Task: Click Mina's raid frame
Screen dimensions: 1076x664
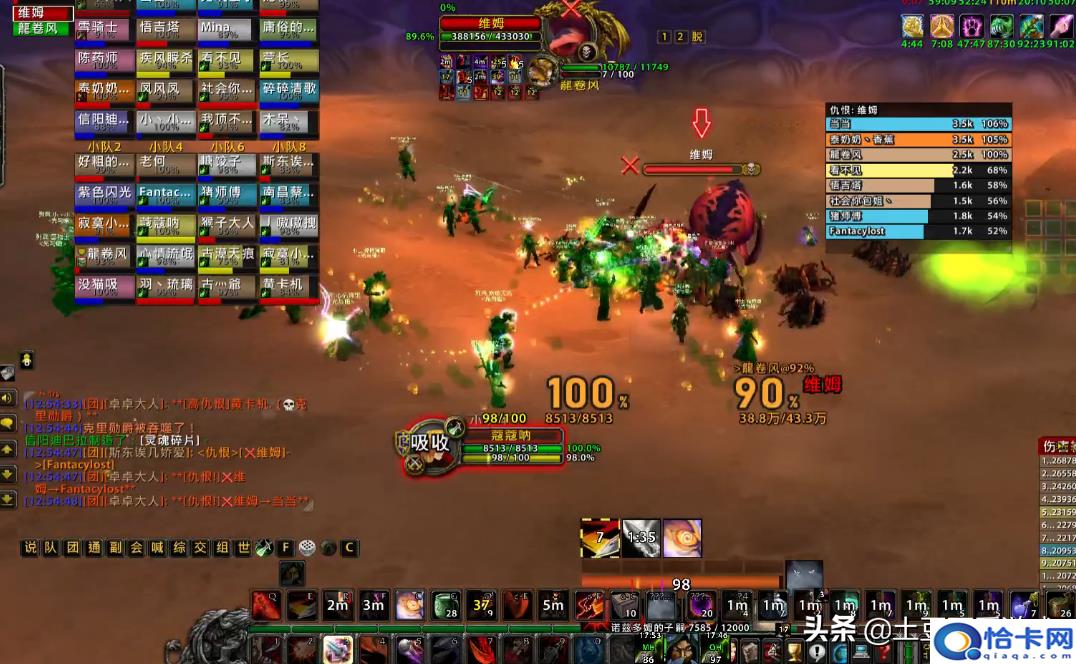Action: coord(226,30)
